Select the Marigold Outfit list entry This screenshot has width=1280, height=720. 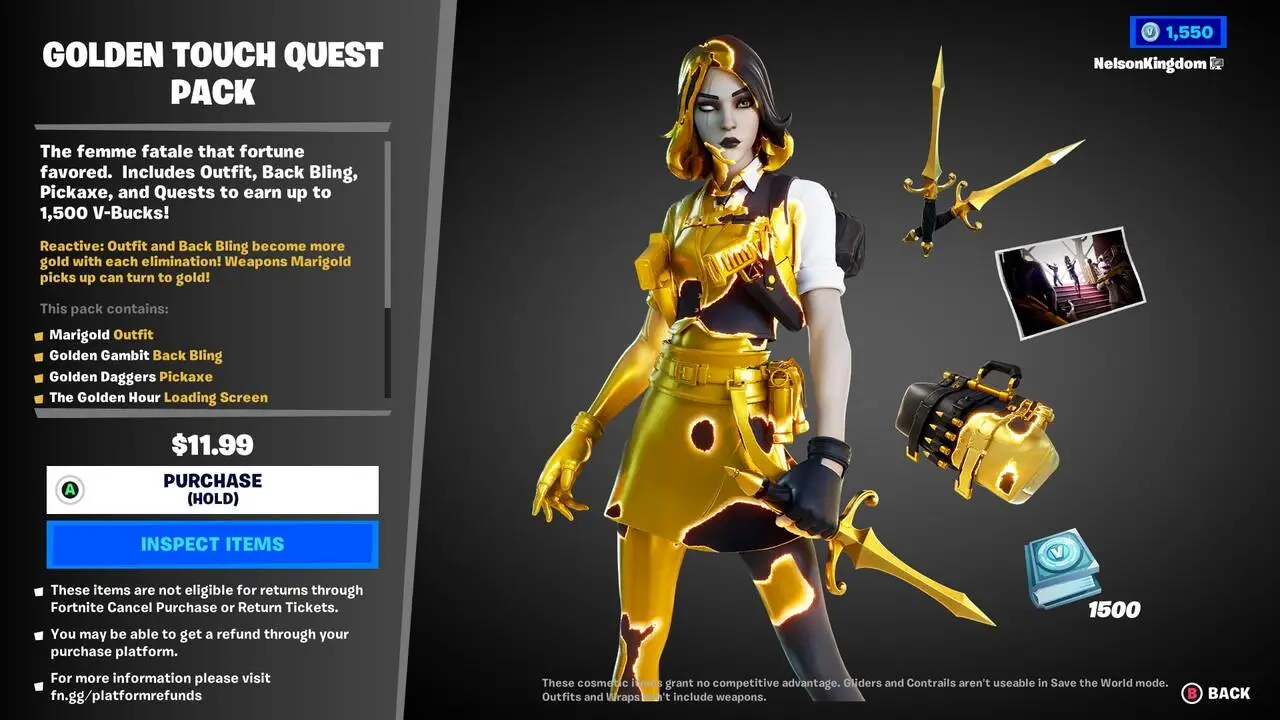[101, 334]
